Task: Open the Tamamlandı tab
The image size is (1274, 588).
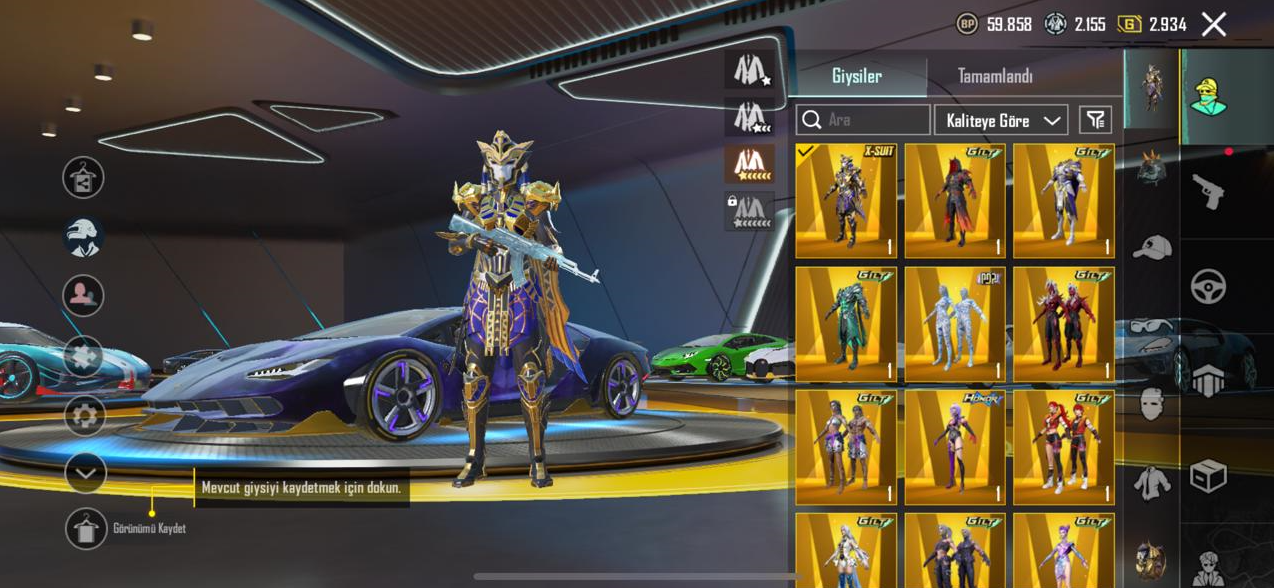Action: coord(994,76)
